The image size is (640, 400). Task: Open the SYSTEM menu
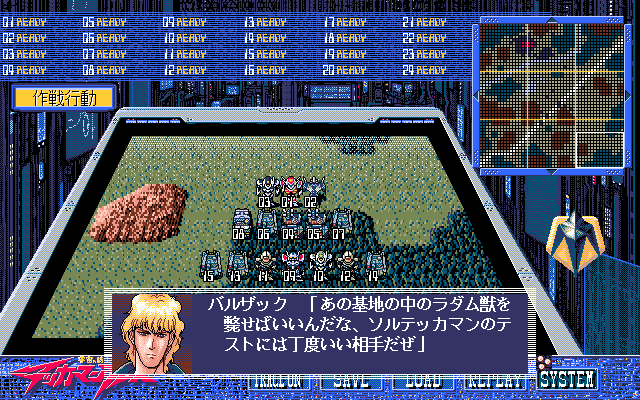point(567,380)
